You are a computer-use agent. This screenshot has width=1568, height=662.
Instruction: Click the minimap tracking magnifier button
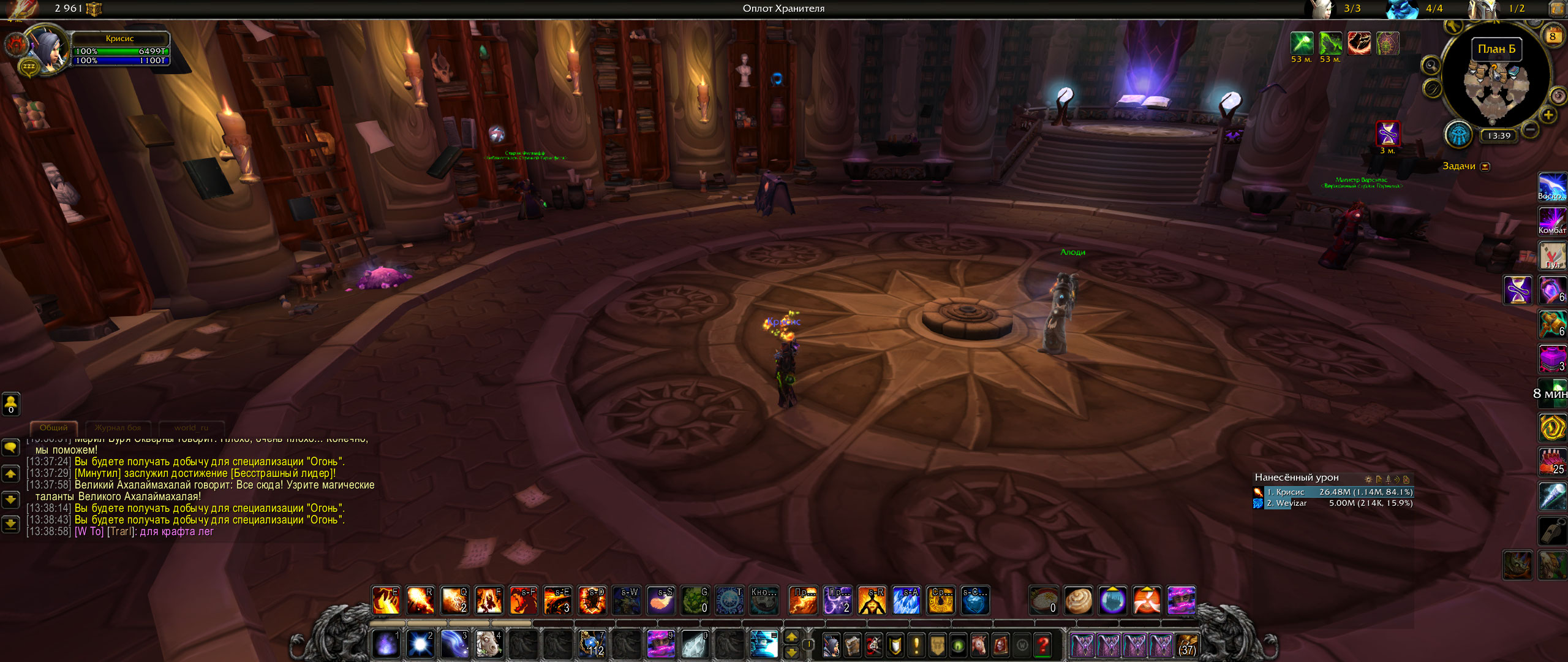(1431, 65)
